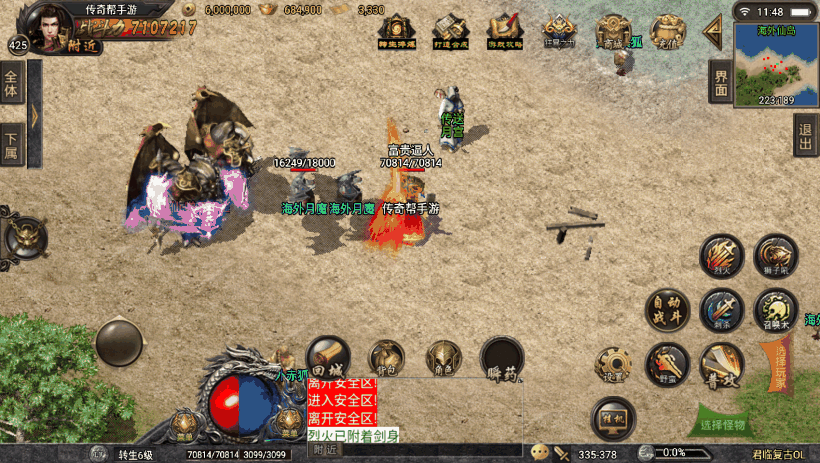
Task: Open the 设置 settings gear
Action: [x=613, y=364]
